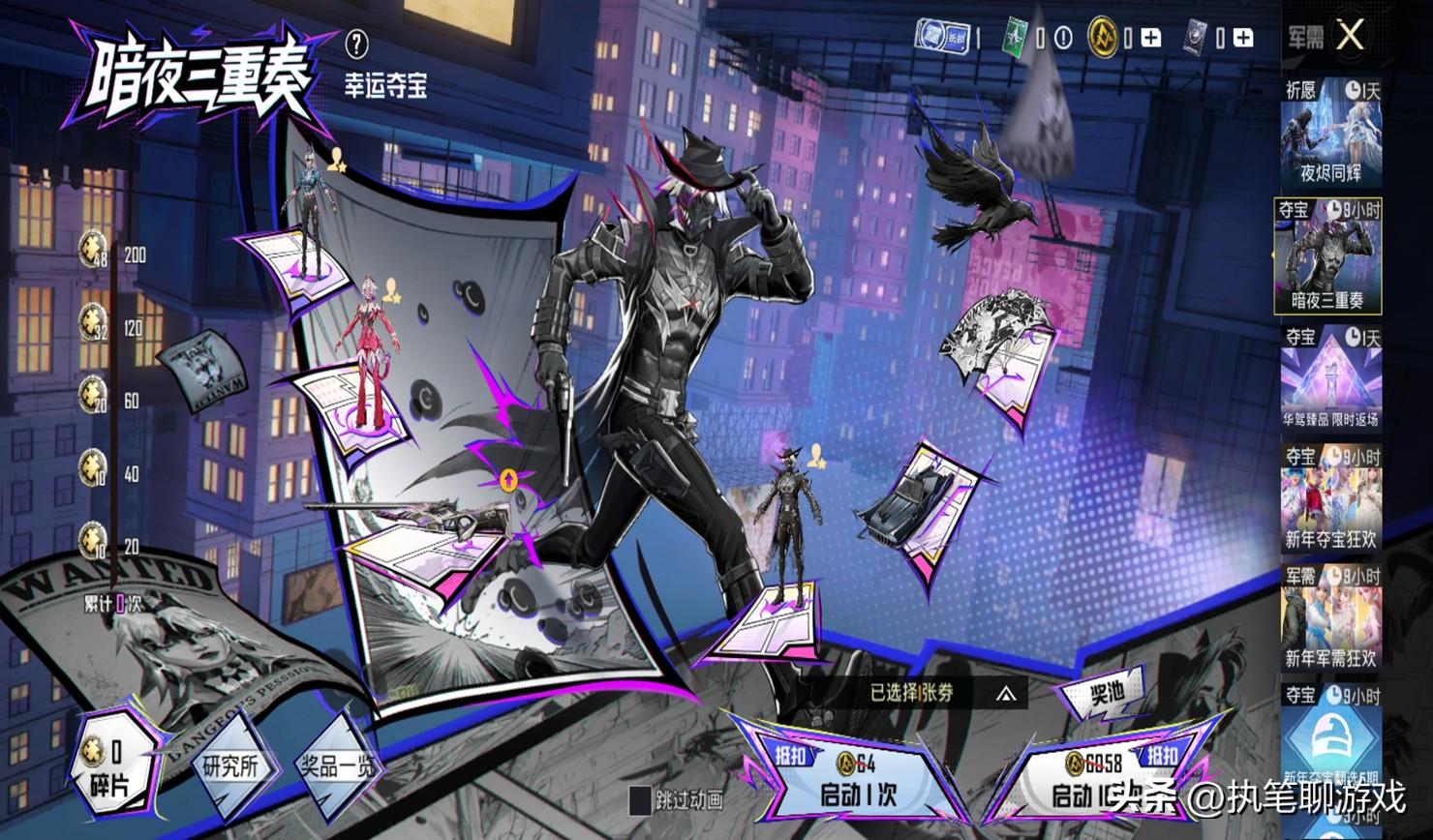Add gold coins with the plus button
This screenshot has width=1433, height=840.
1150,39
